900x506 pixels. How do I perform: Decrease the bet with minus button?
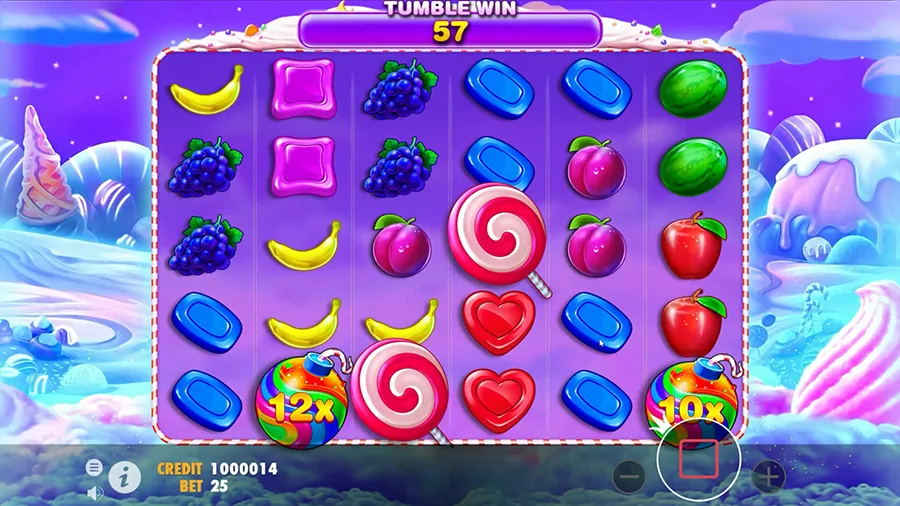628,477
